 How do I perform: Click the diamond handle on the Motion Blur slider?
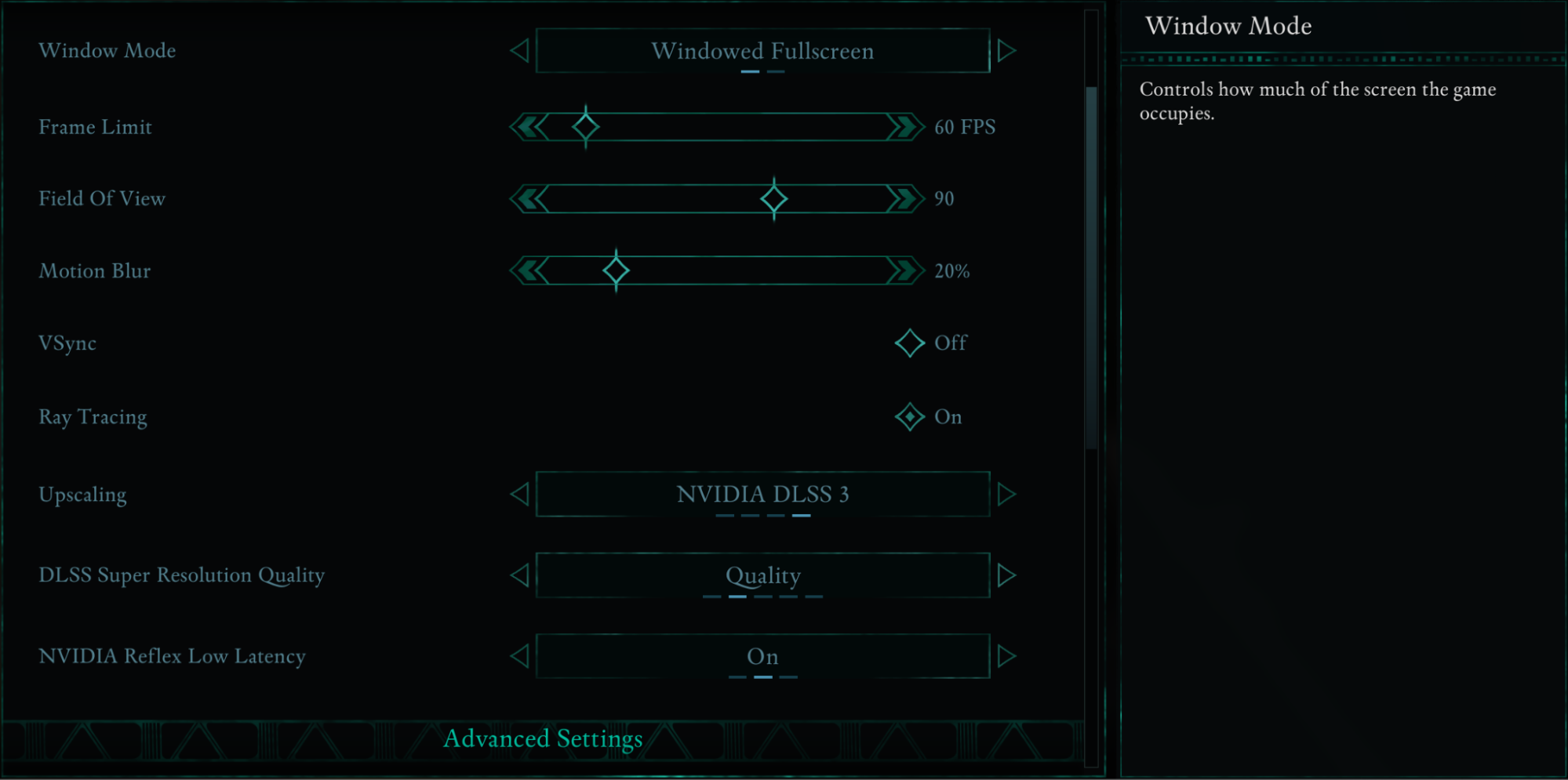point(615,270)
